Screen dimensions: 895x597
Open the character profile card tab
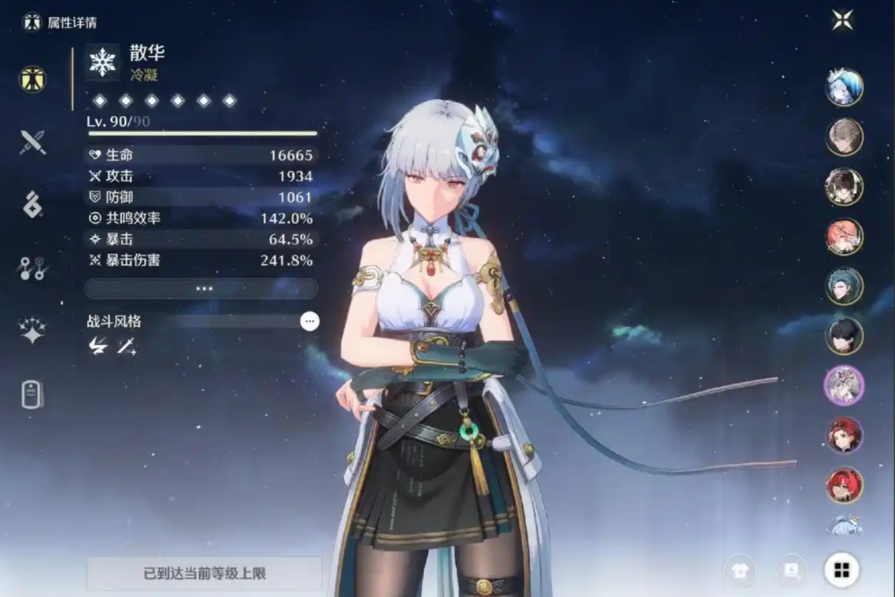coord(33,394)
